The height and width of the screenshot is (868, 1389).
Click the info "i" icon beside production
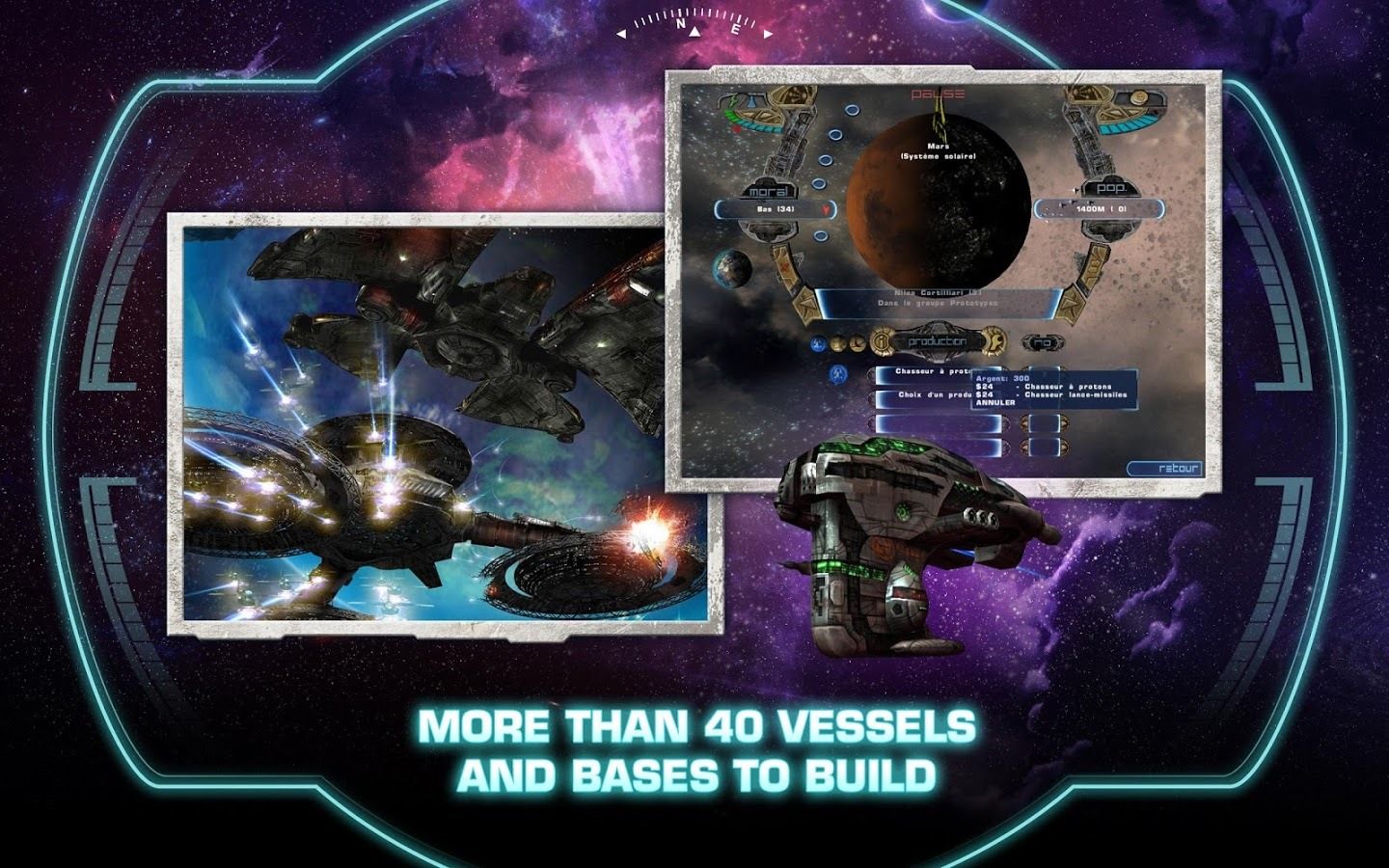tap(882, 341)
